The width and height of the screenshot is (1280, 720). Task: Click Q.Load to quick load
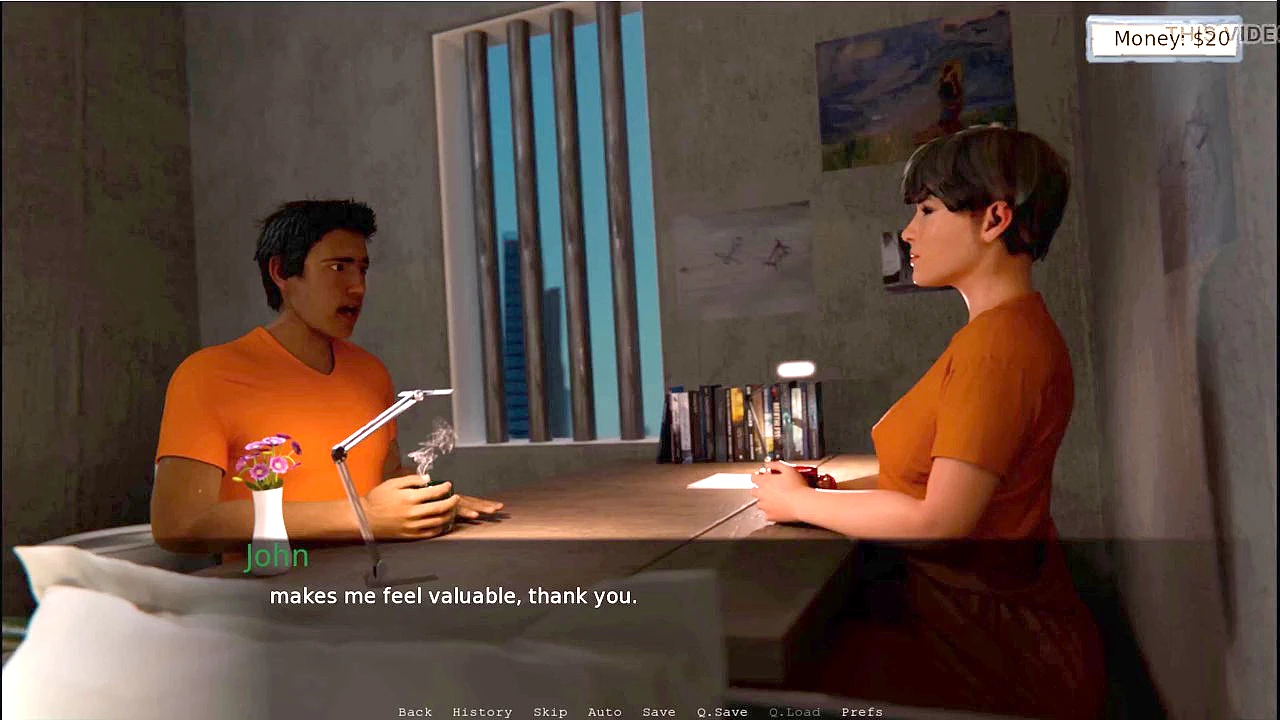click(x=794, y=712)
